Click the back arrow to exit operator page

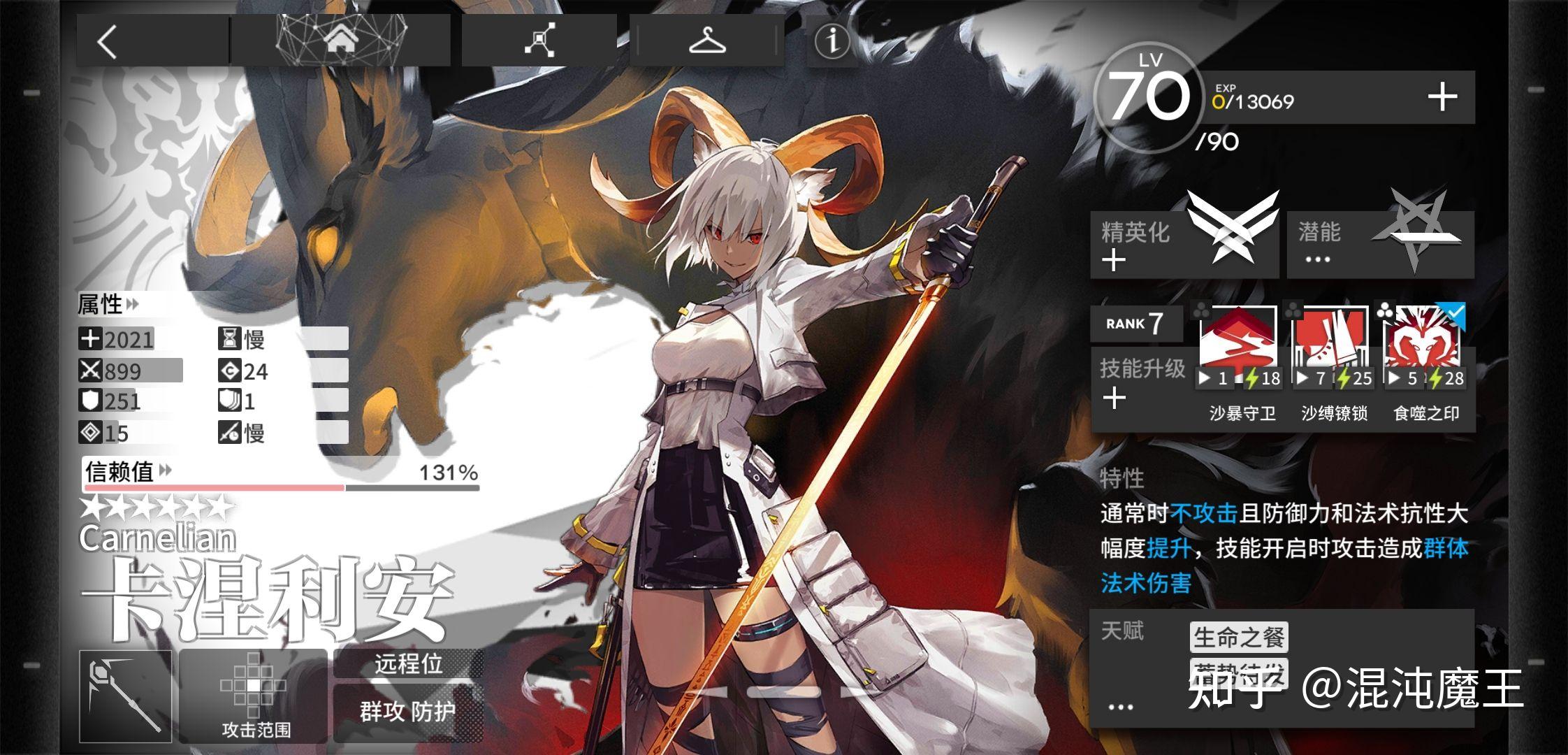[x=108, y=42]
